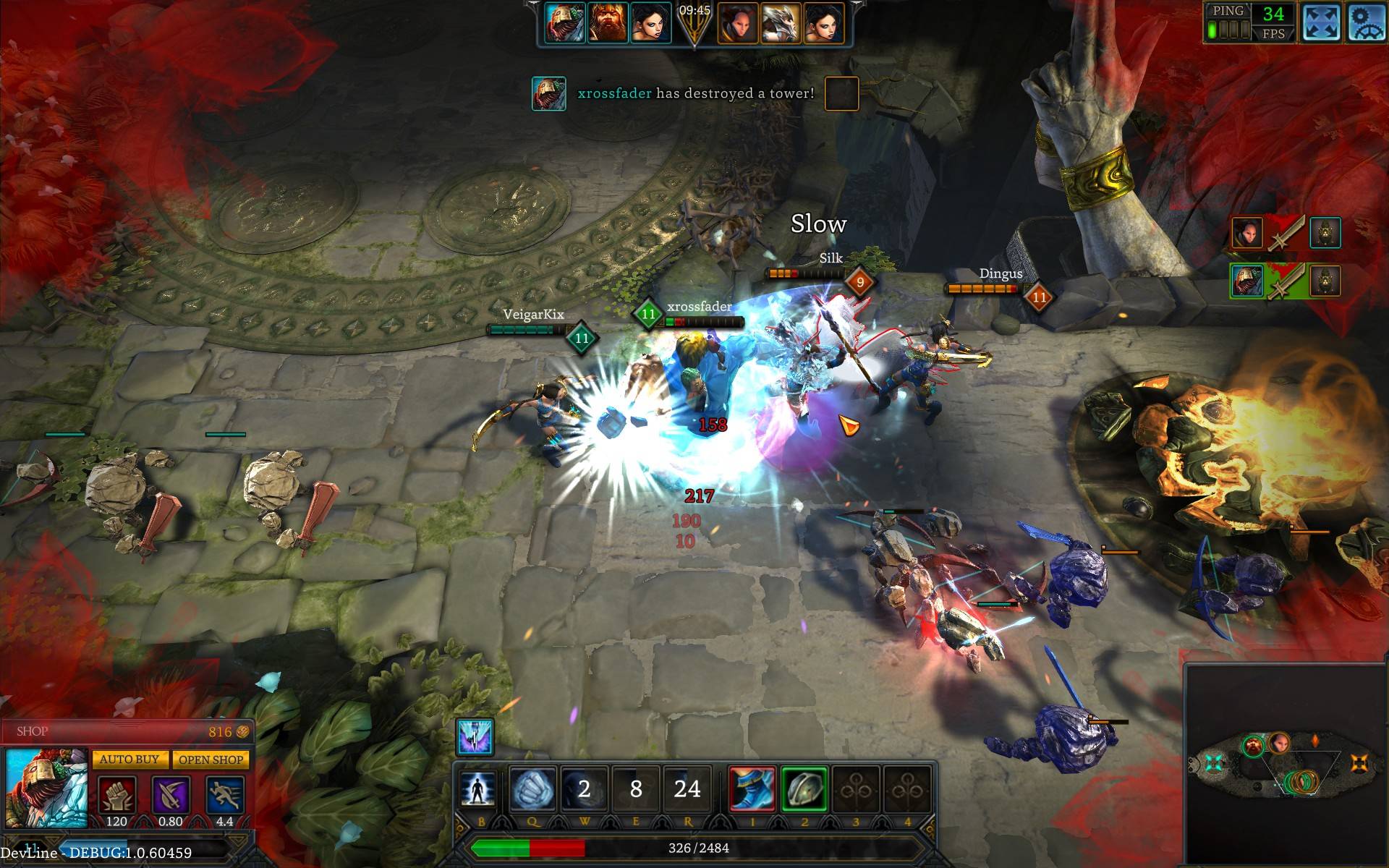The width and height of the screenshot is (1389, 868).
Task: Select the R ultimate showing 24
Action: coord(687,789)
